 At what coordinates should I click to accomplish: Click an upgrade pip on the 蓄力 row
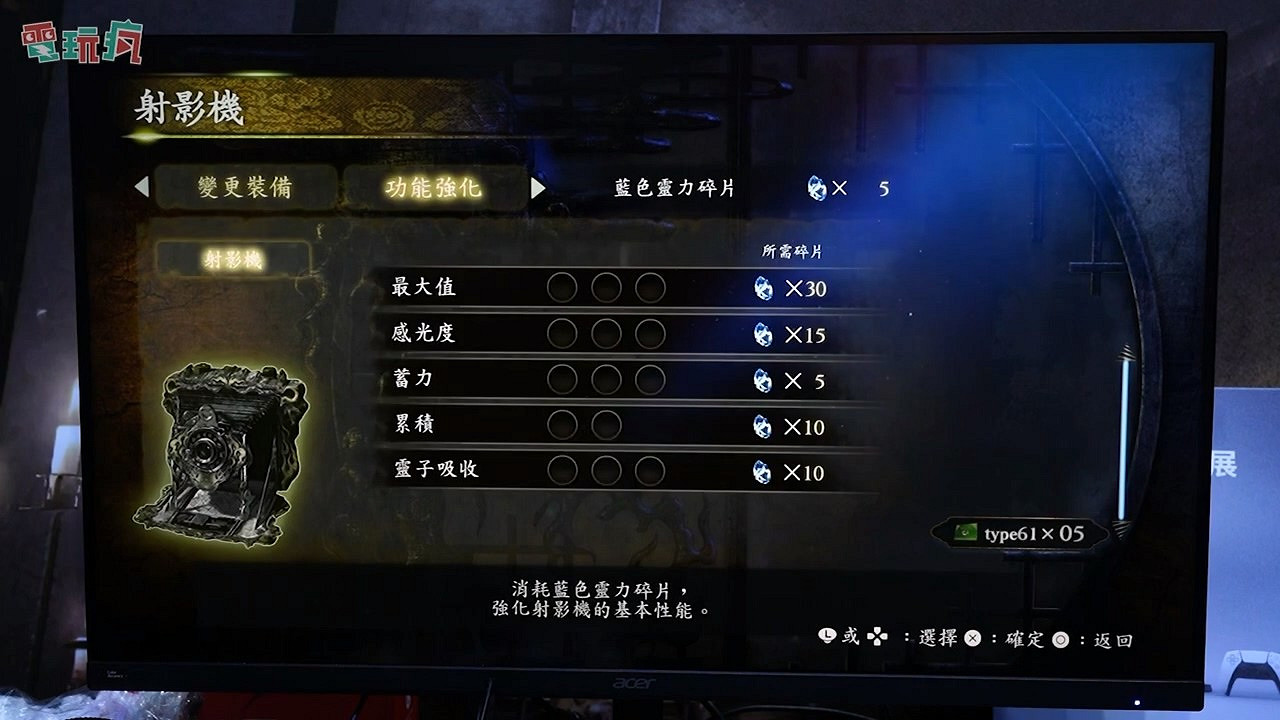point(562,379)
